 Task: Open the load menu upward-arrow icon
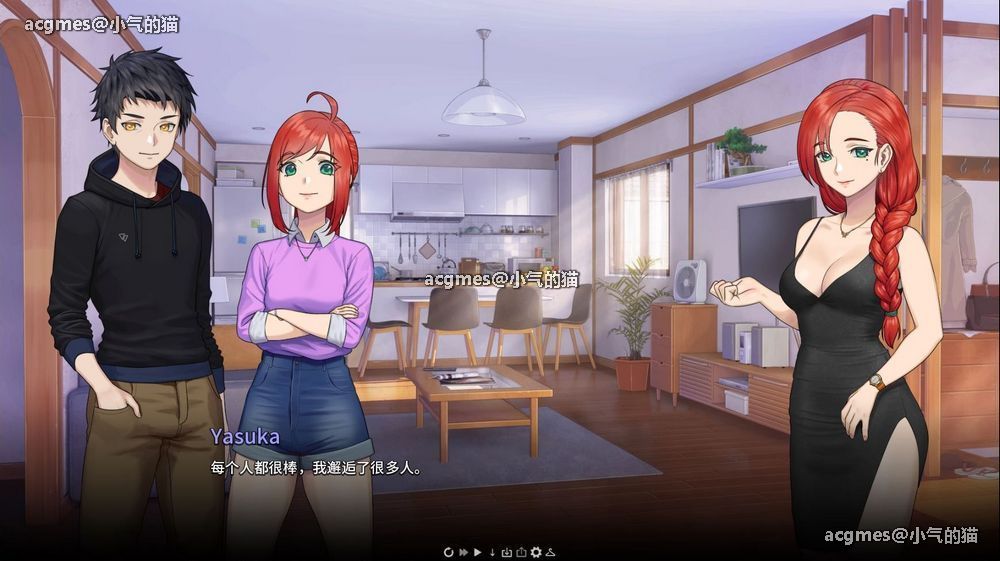520,551
